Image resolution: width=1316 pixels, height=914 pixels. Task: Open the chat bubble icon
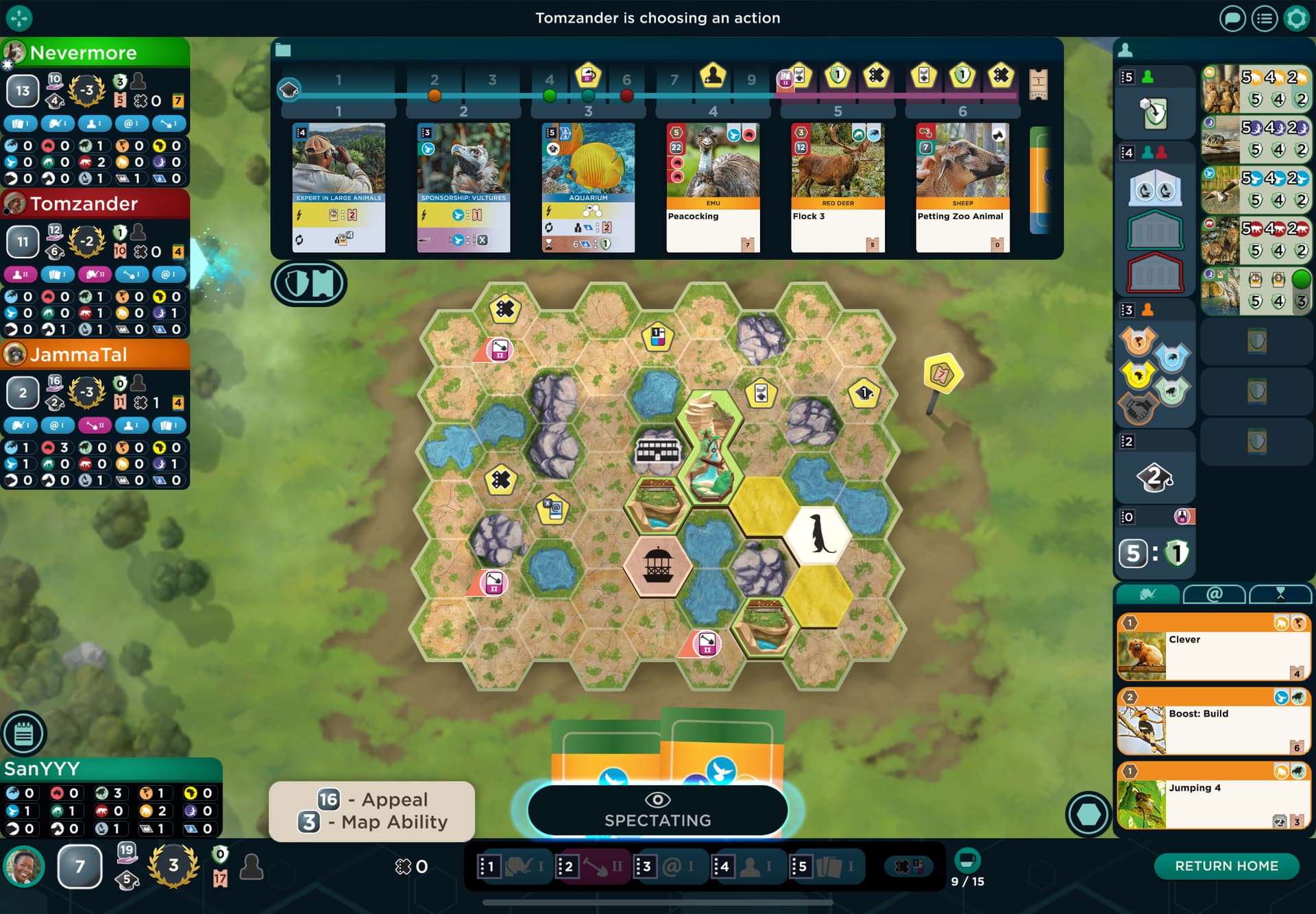click(x=1232, y=18)
